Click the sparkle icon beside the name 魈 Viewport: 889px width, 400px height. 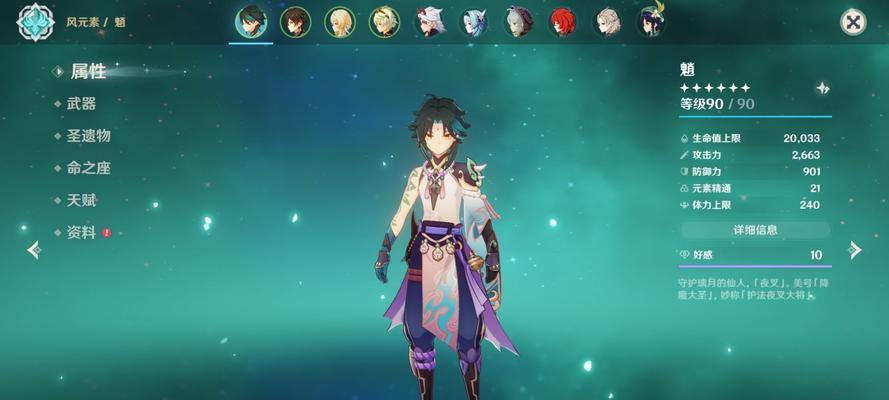(822, 88)
